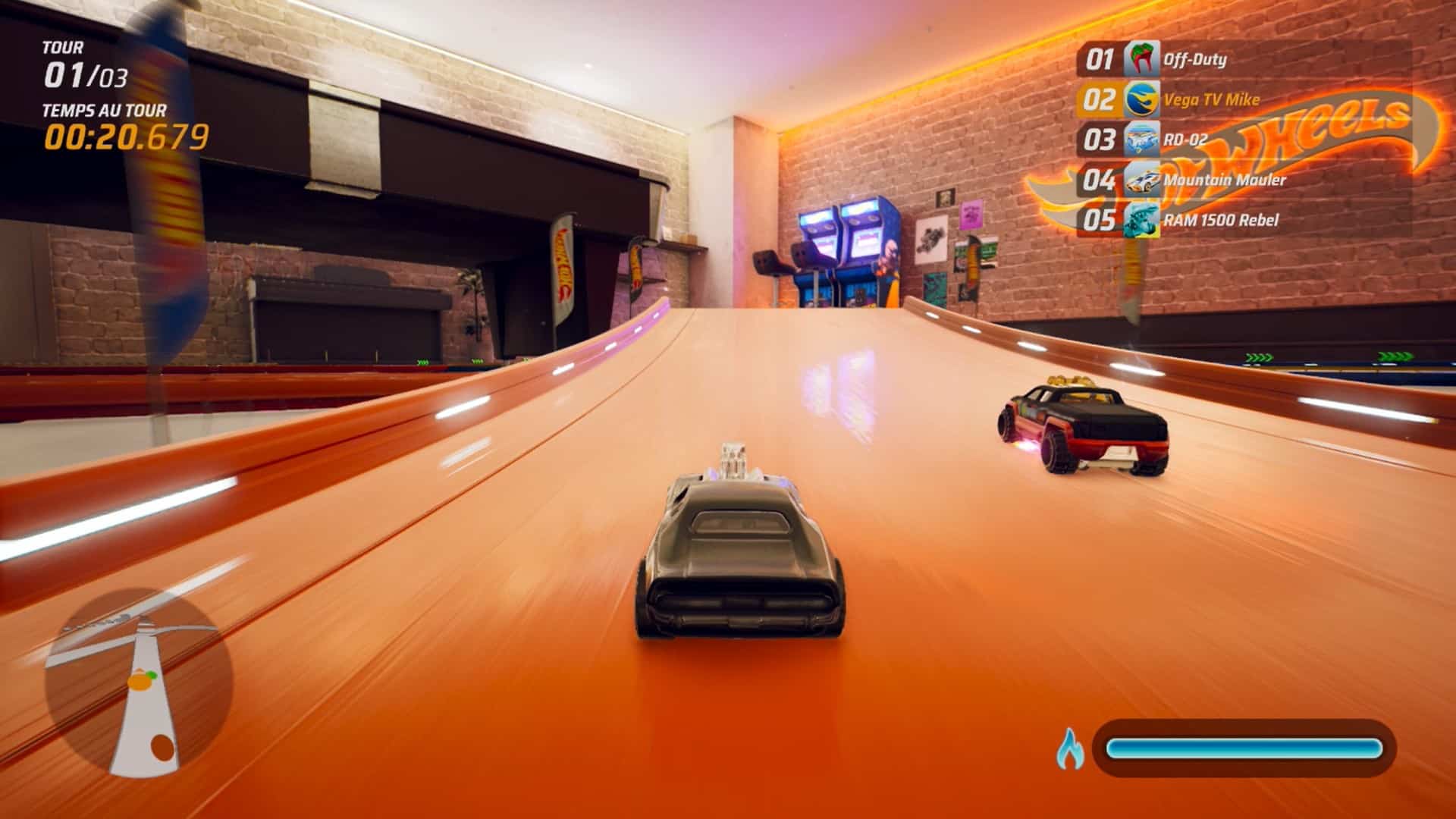Screen dimensions: 1456x819
Task: Click the blue boost flame icon
Action: [1072, 747]
